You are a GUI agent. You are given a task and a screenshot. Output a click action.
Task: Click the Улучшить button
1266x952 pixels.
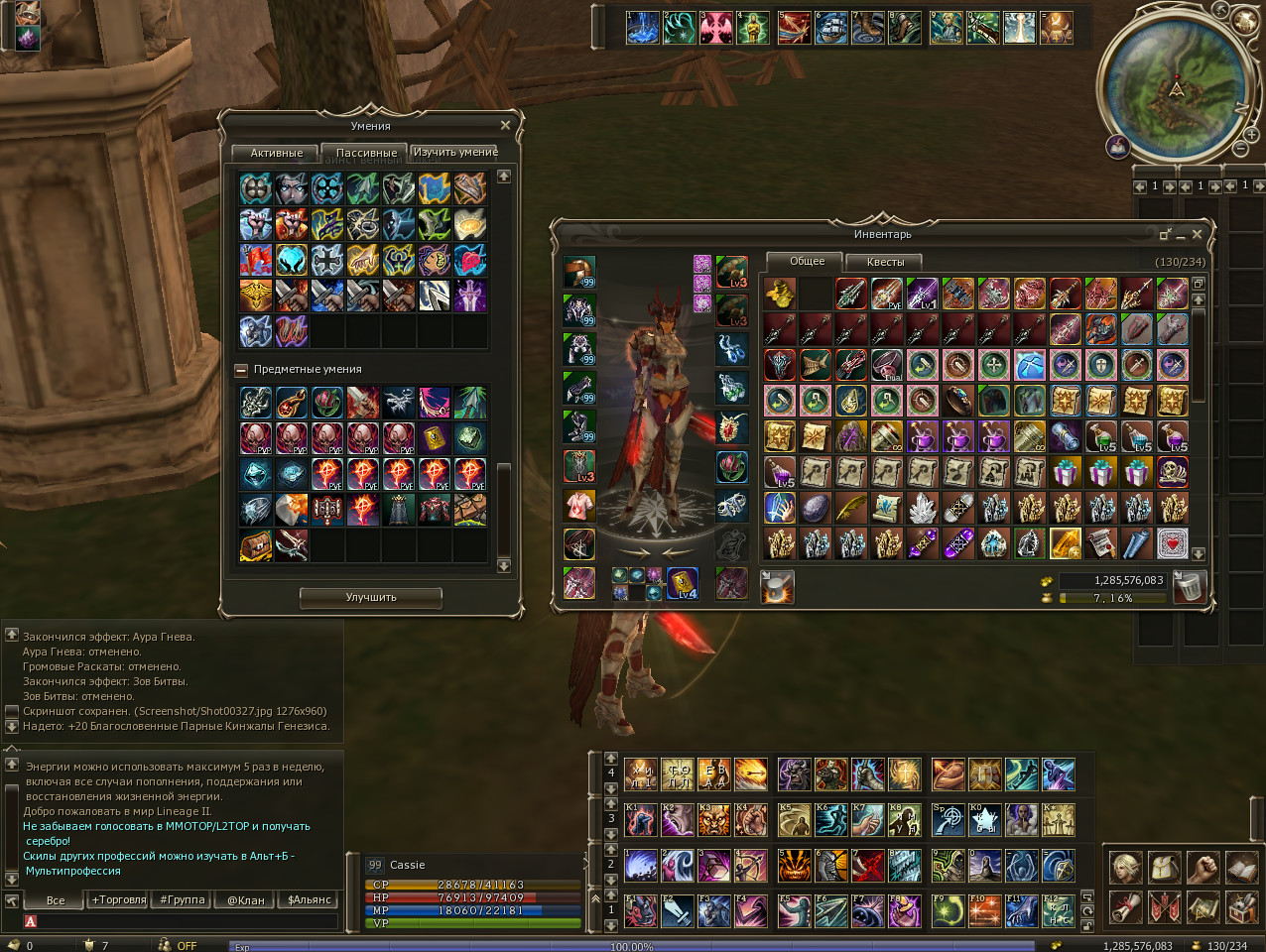371,597
